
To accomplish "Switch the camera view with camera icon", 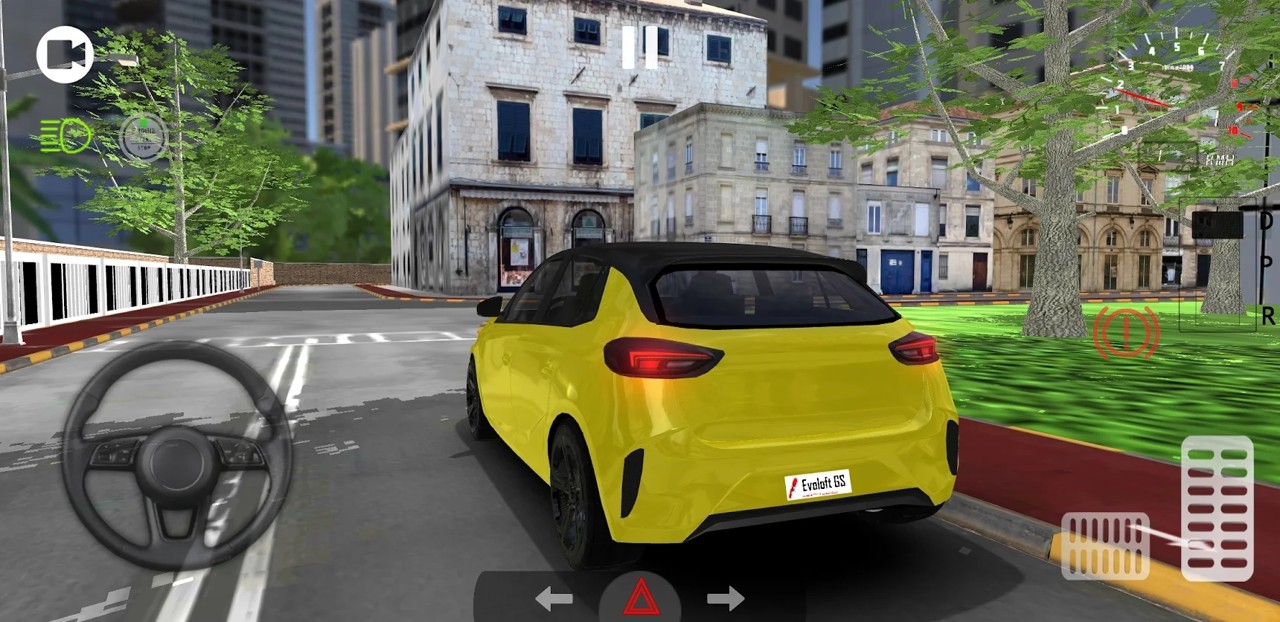I will pos(65,55).
